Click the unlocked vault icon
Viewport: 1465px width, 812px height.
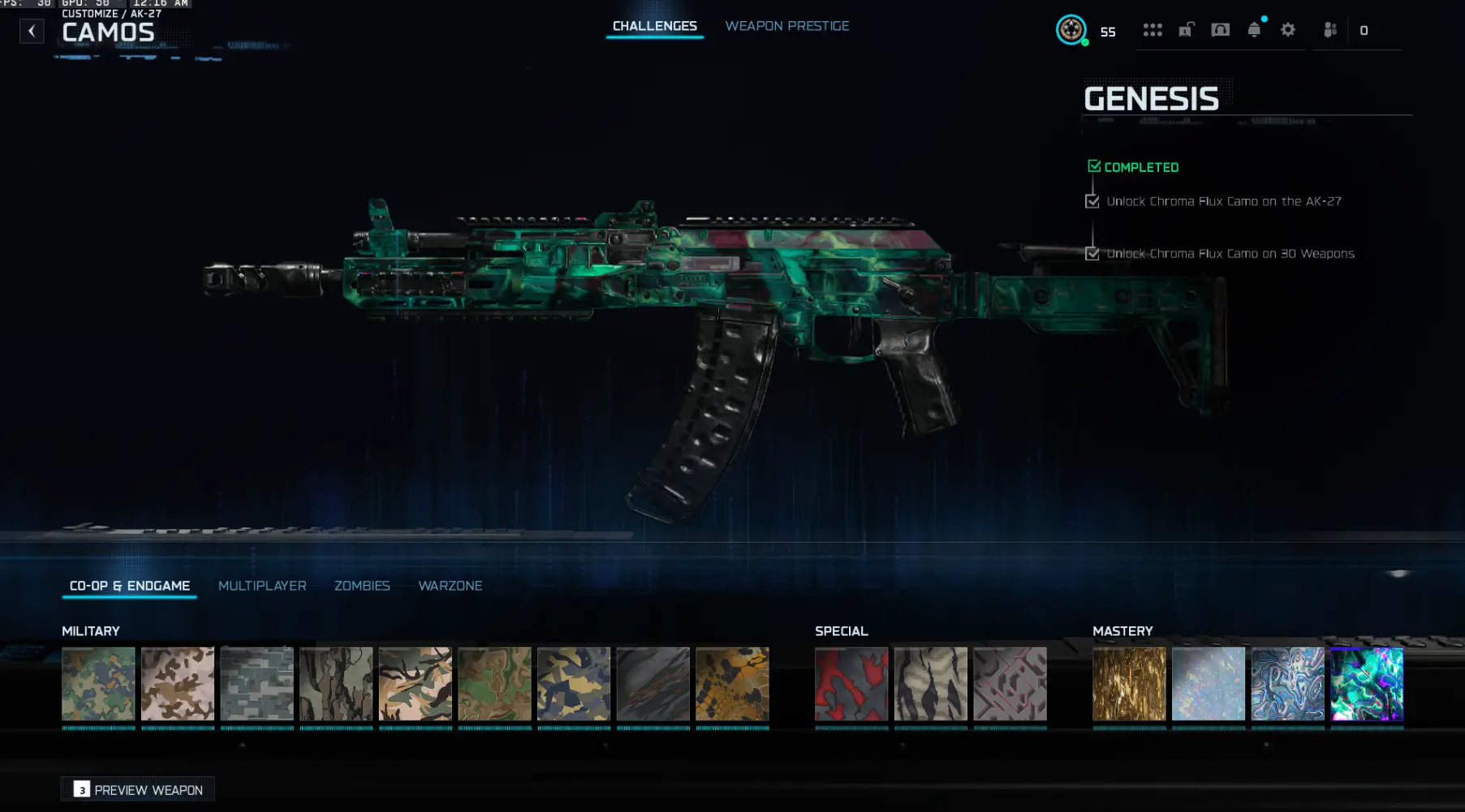[x=1186, y=30]
